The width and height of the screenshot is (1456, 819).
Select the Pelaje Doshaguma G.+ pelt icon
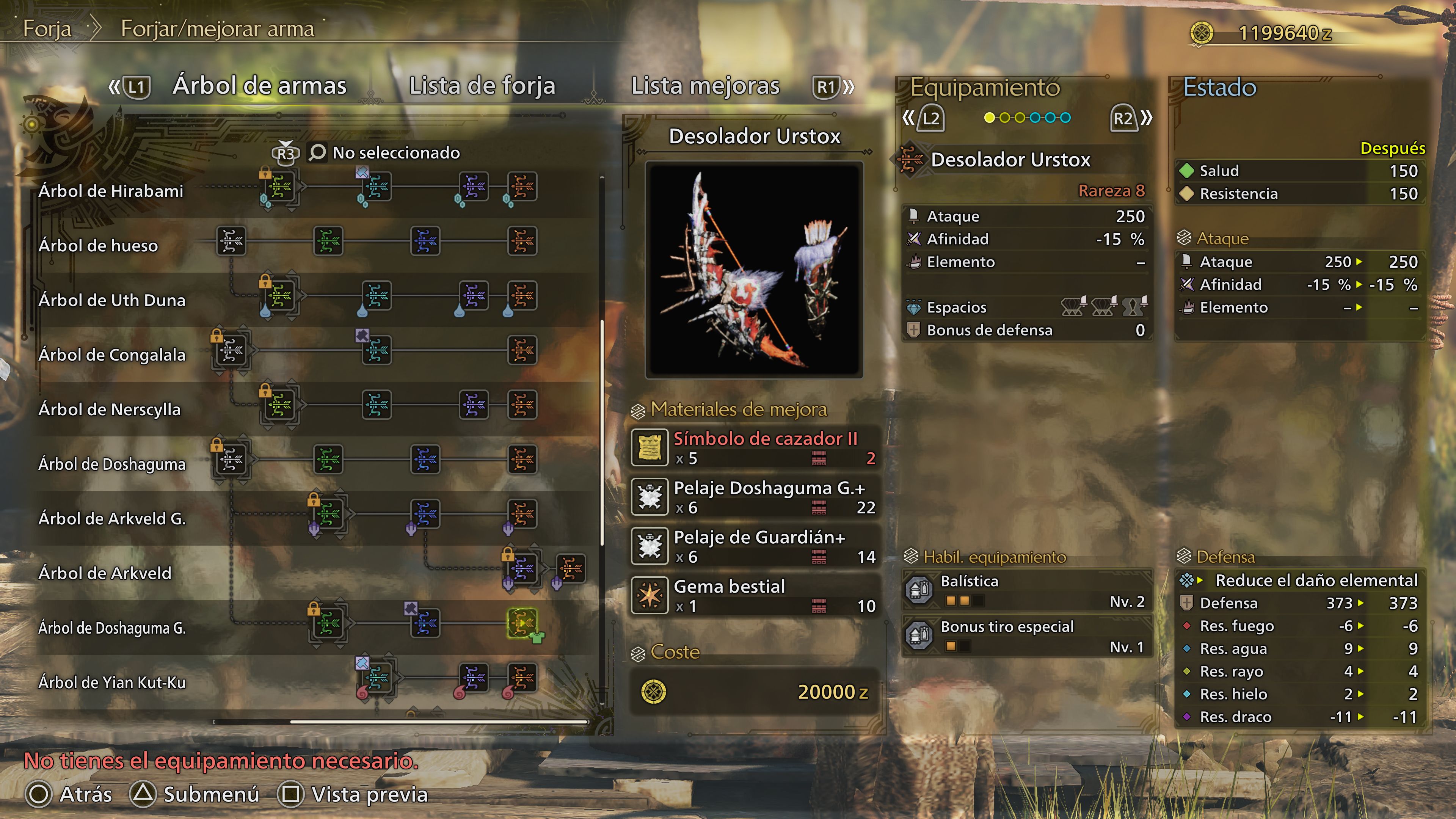(x=650, y=496)
